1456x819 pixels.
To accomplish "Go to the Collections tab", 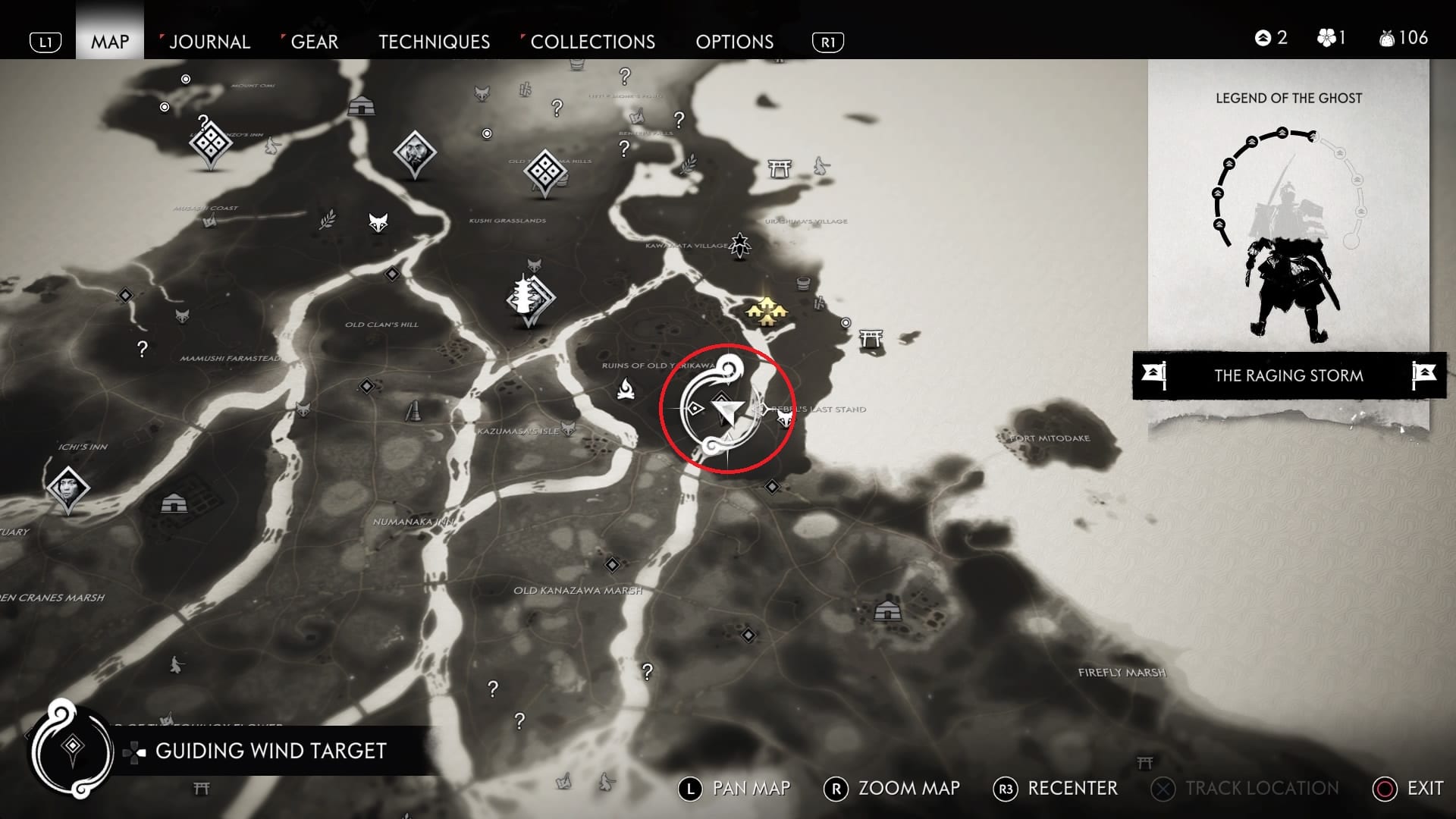I will point(592,42).
